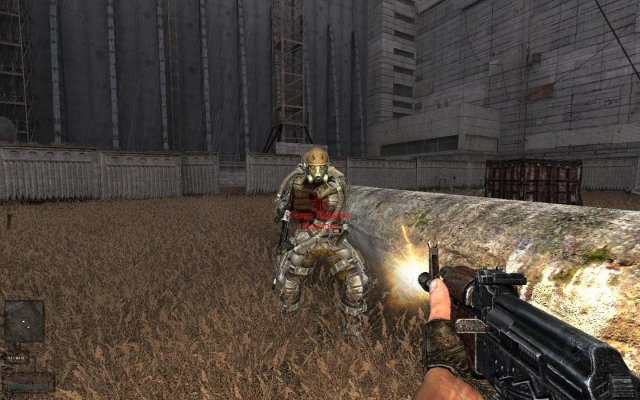
Task: Click the minimap radar panel
Action: [x=24, y=320]
